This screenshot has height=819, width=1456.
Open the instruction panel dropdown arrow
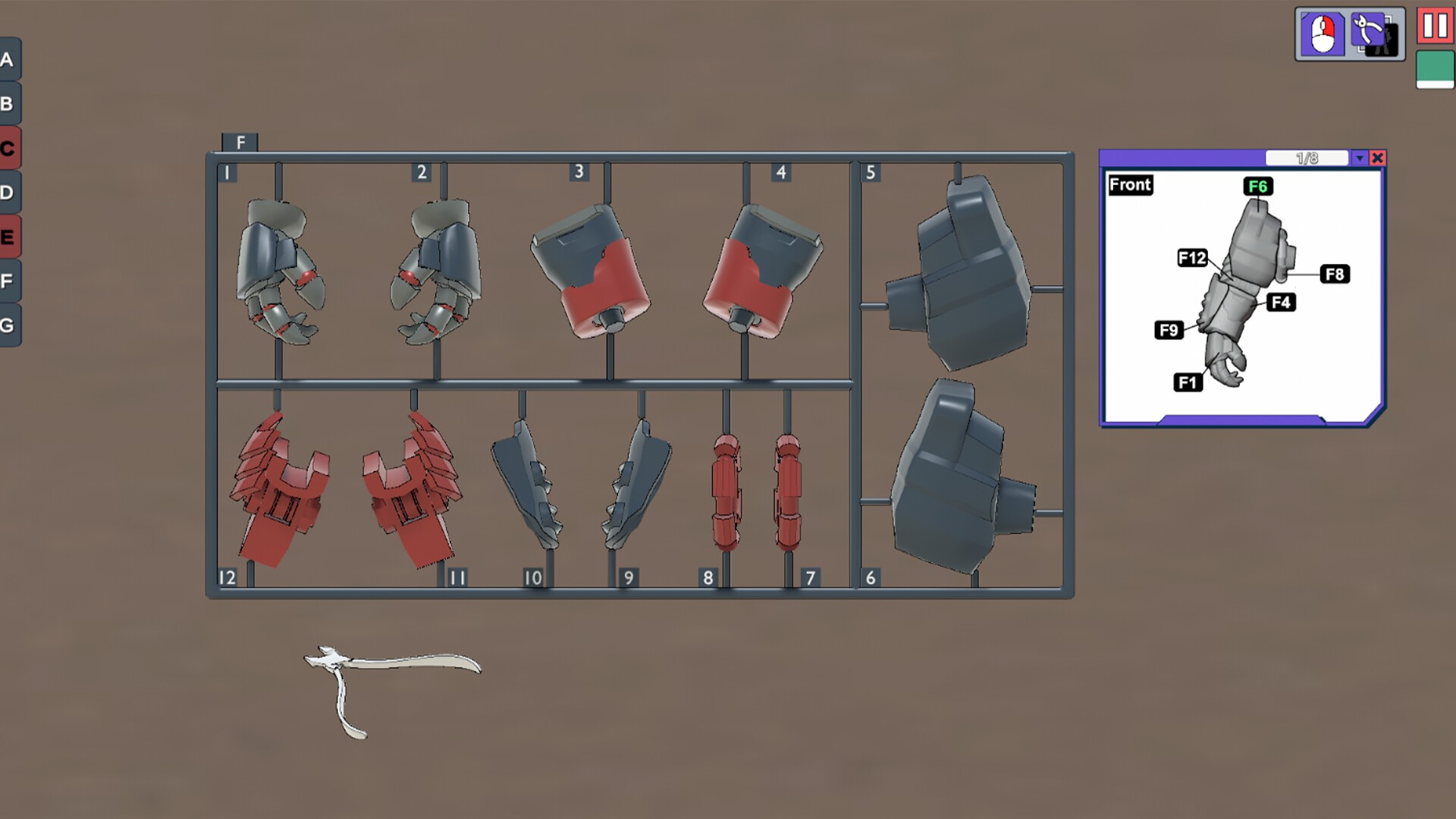point(1359,158)
